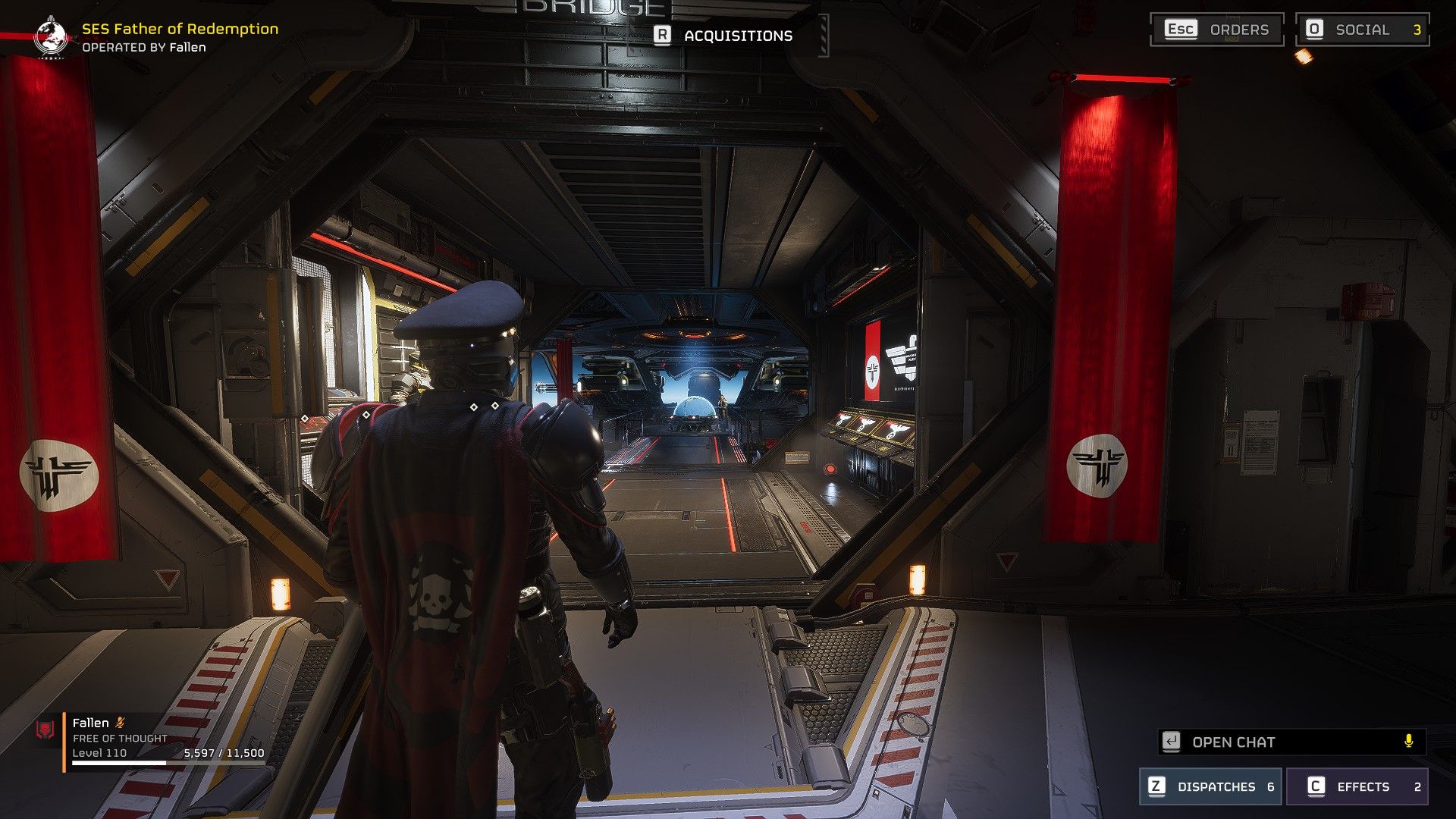This screenshot has width=1456, height=819.
Task: Toggle the yellow microphone icon
Action: pos(1408,741)
